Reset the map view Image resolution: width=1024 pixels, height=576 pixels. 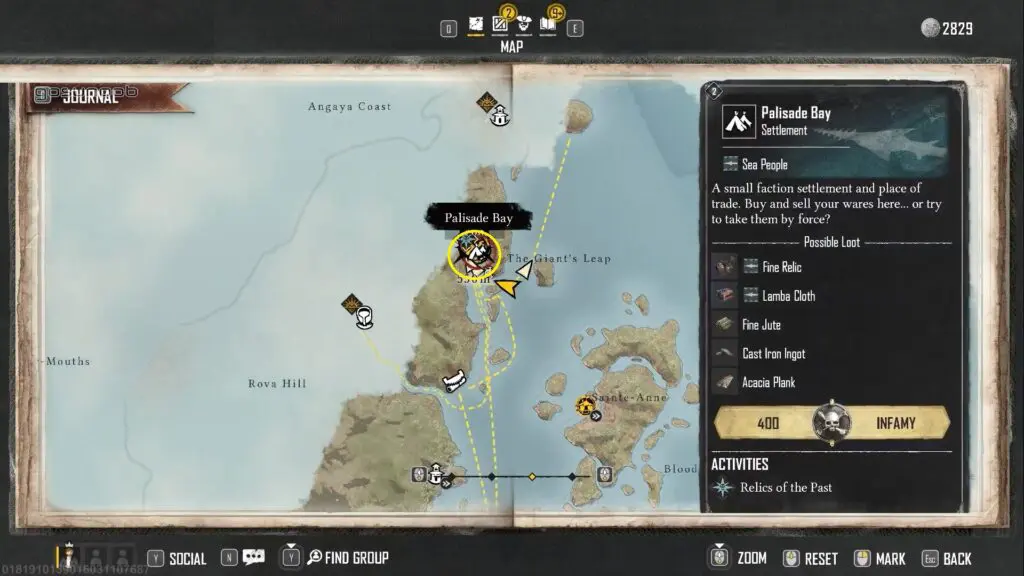[811, 558]
